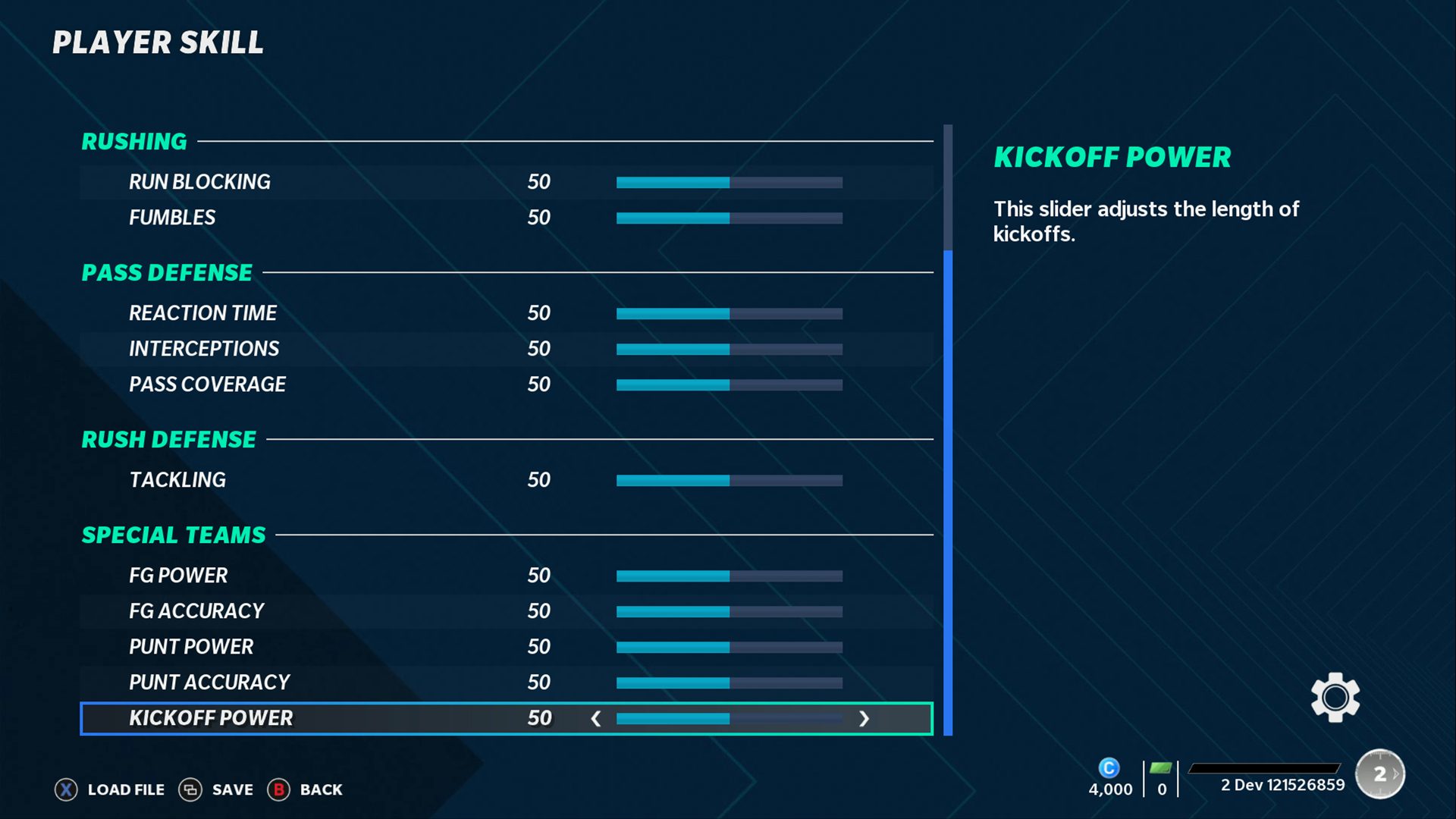Image resolution: width=1456 pixels, height=819 pixels.
Task: Click the X controller button icon
Action: tap(66, 789)
